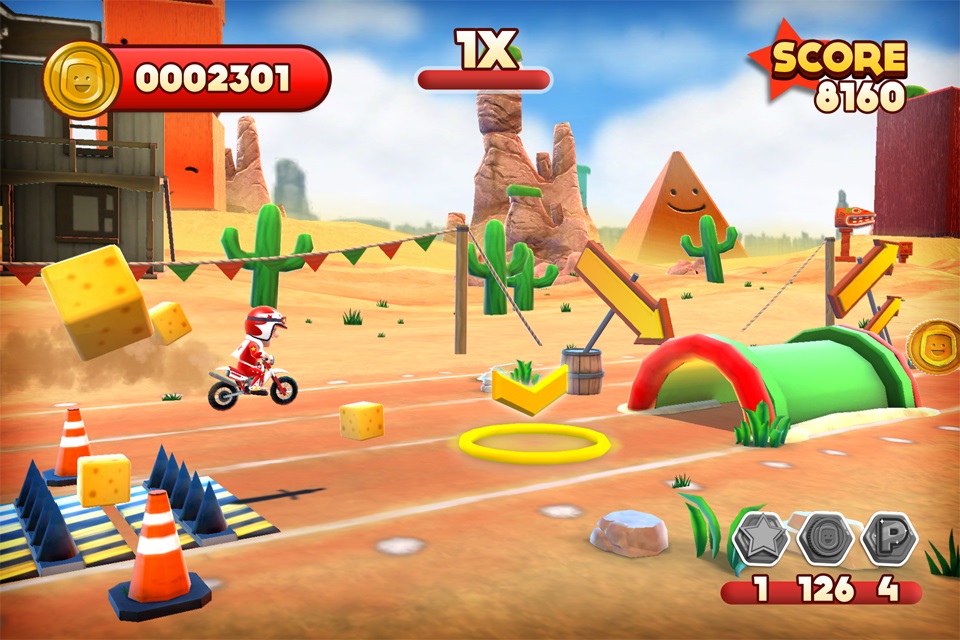Select the silver coin medal badge
The width and height of the screenshot is (960, 640).
[x=825, y=540]
